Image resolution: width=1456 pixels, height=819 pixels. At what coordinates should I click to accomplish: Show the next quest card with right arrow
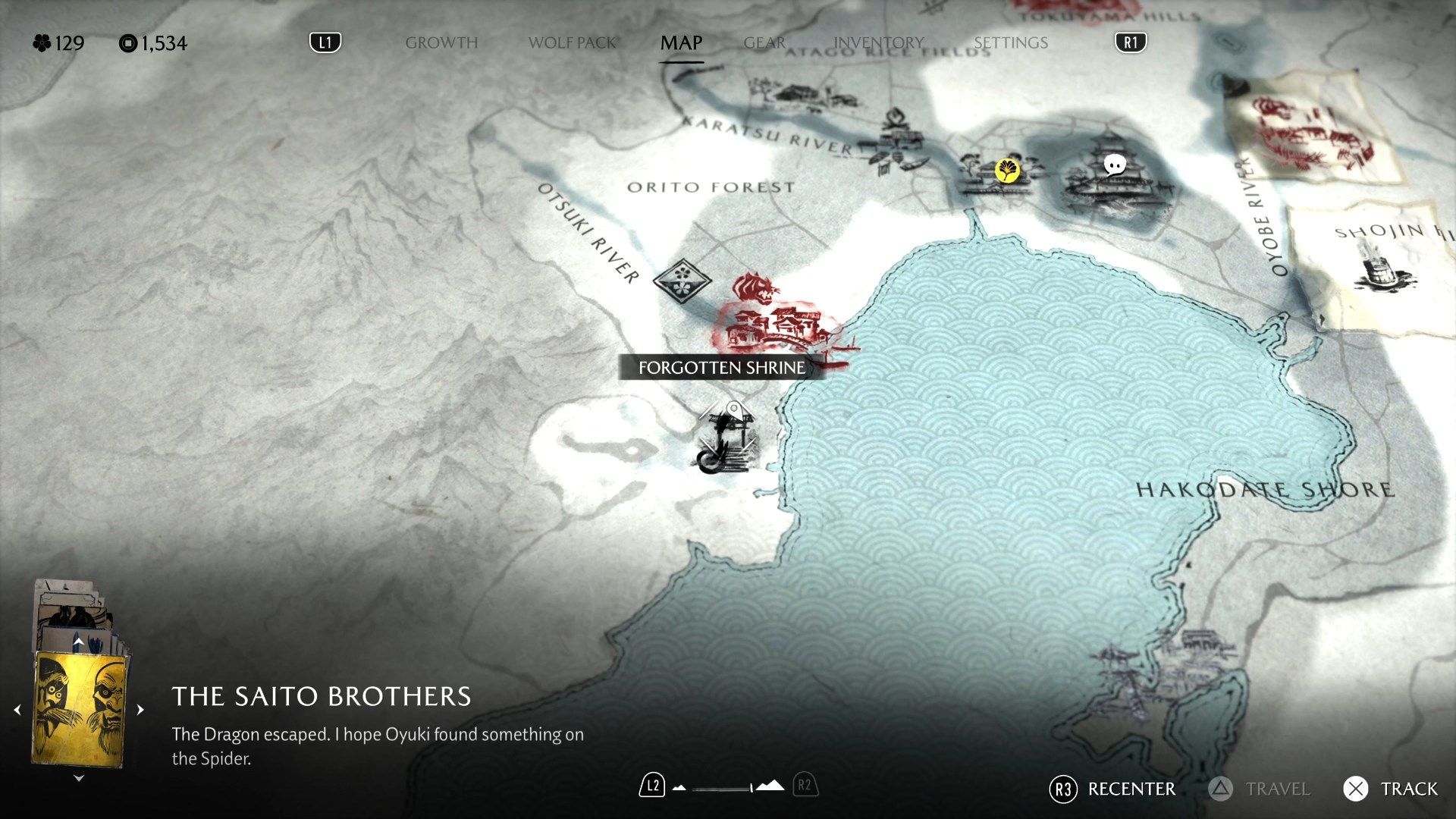point(140,711)
